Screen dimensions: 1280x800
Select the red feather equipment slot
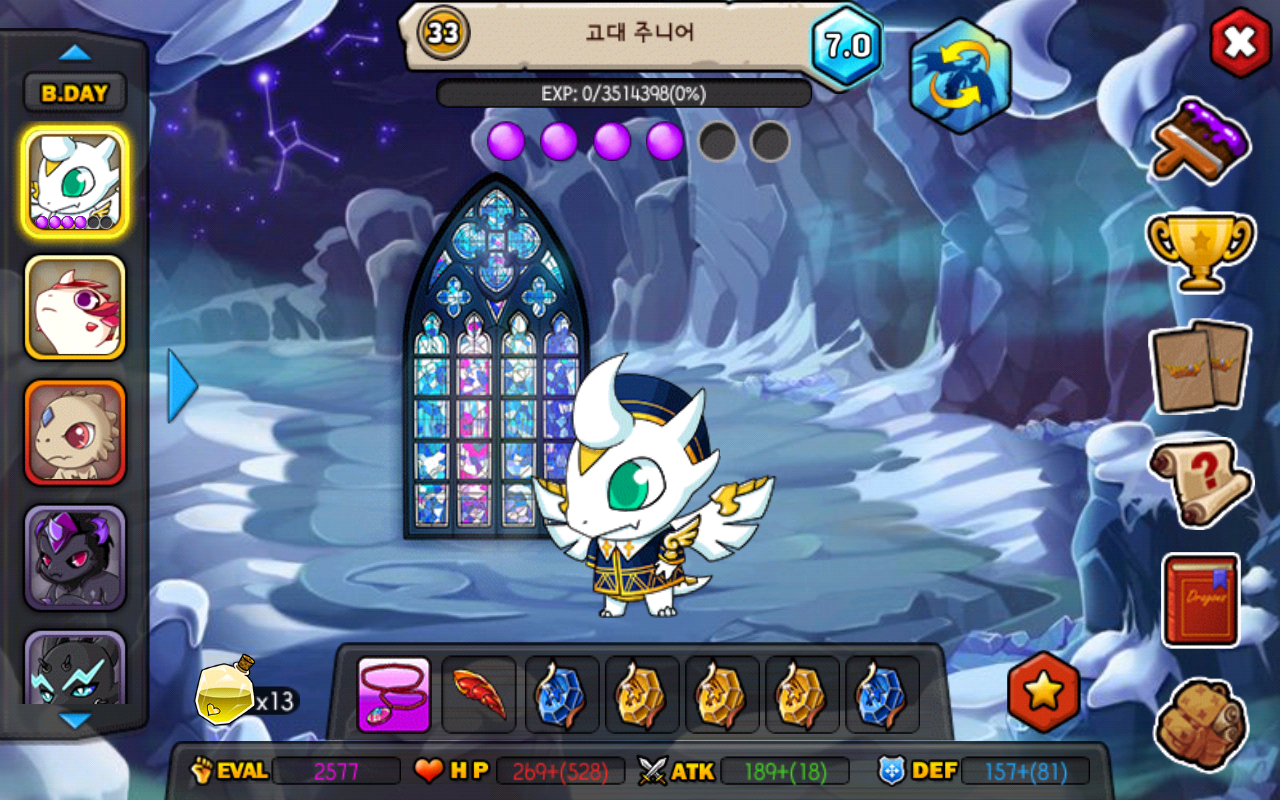tap(479, 694)
